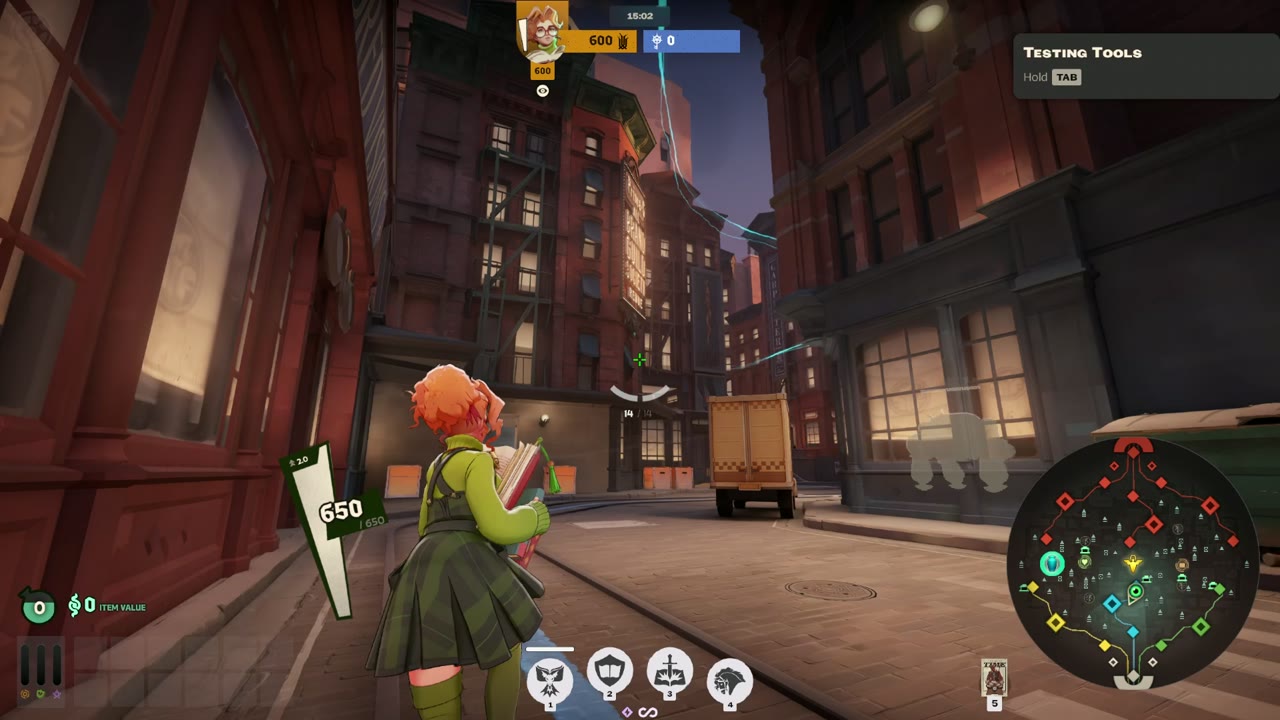Select the golden winged marker on minimap
The height and width of the screenshot is (720, 1280).
1132,564
